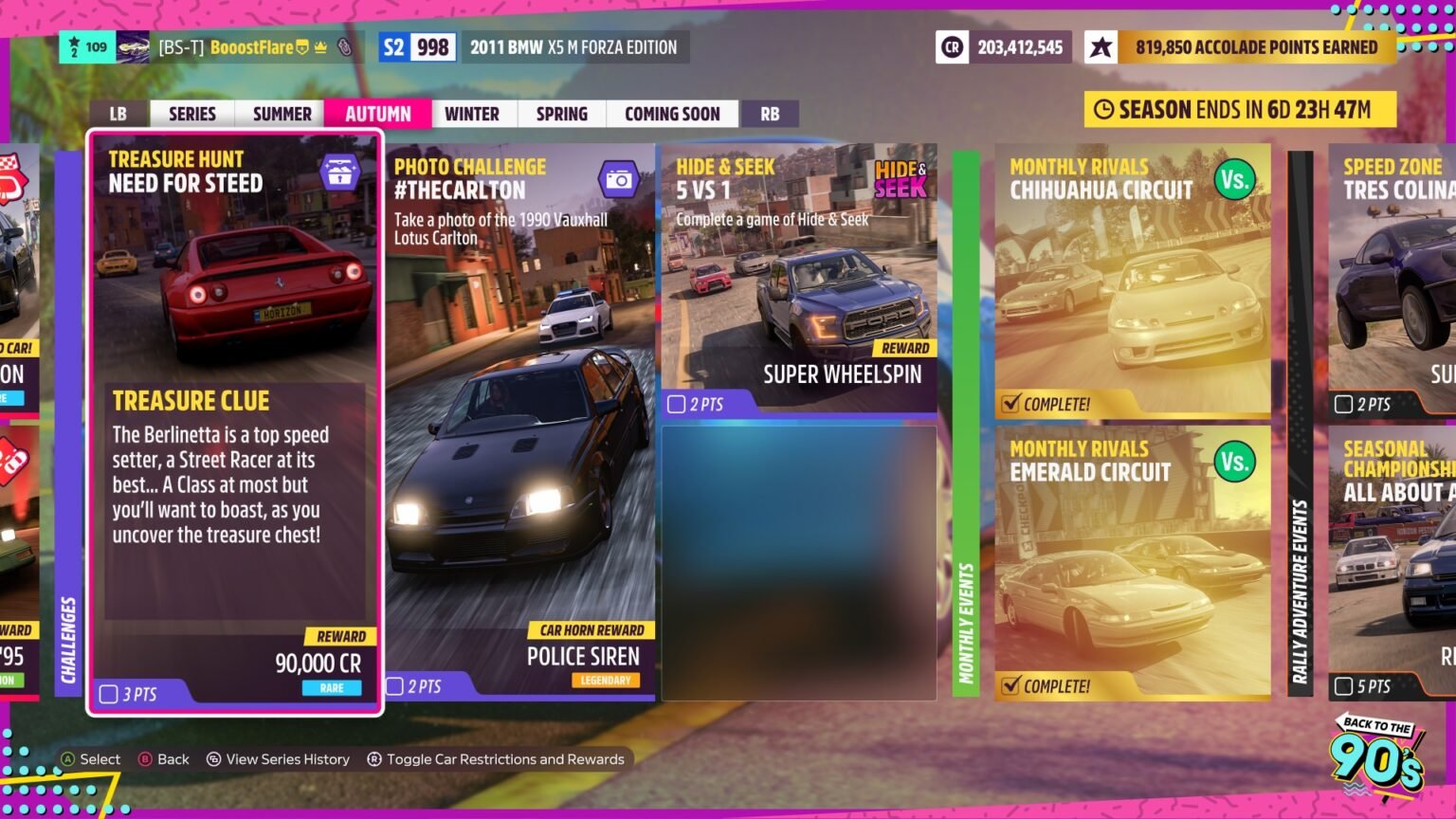
Task: Switch to the WINTER tab
Action: tap(473, 113)
